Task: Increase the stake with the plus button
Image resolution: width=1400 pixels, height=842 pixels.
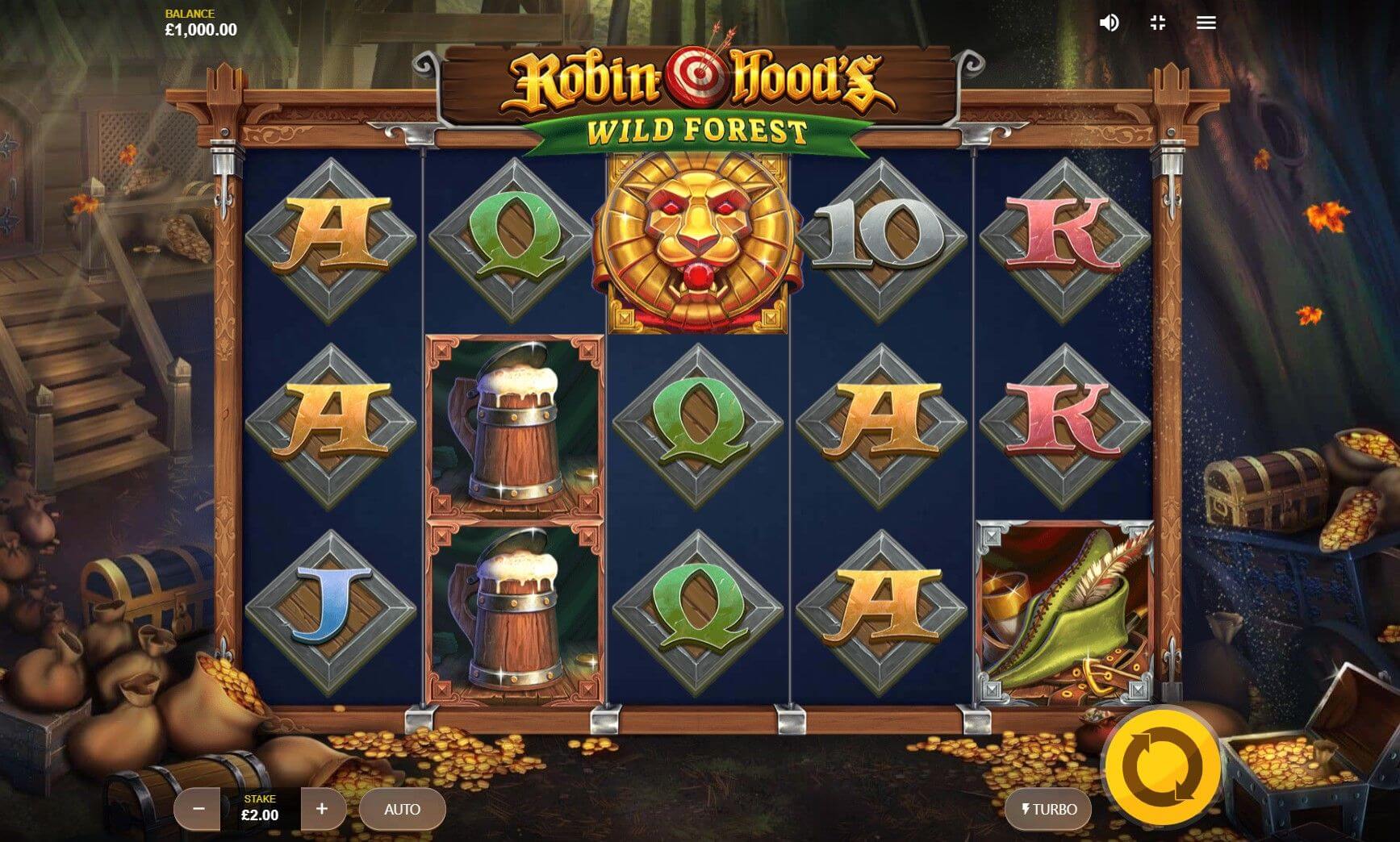Action: click(x=322, y=809)
